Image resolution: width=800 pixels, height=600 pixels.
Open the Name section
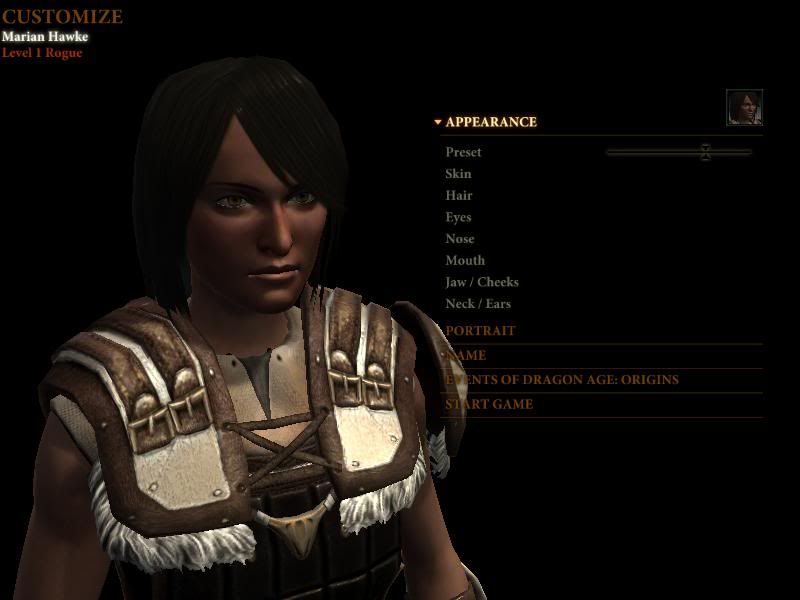(x=468, y=355)
